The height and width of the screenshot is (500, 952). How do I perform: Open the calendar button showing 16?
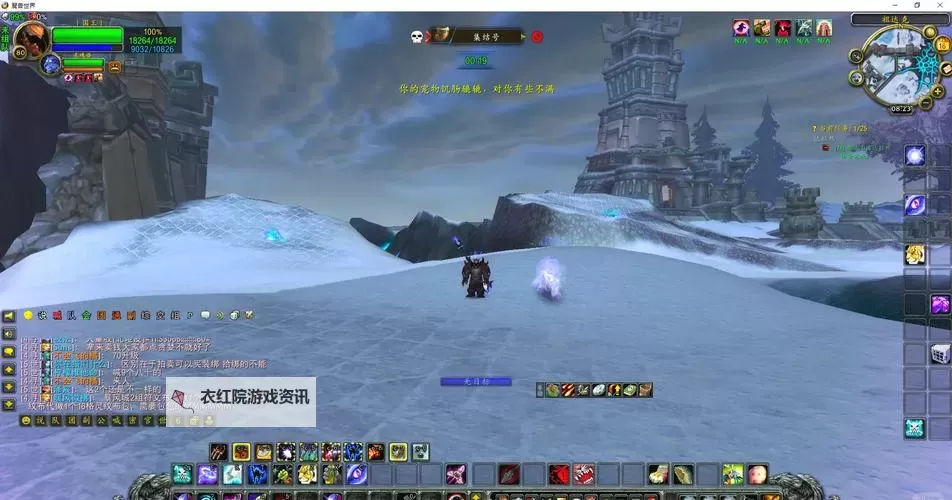tap(940, 45)
